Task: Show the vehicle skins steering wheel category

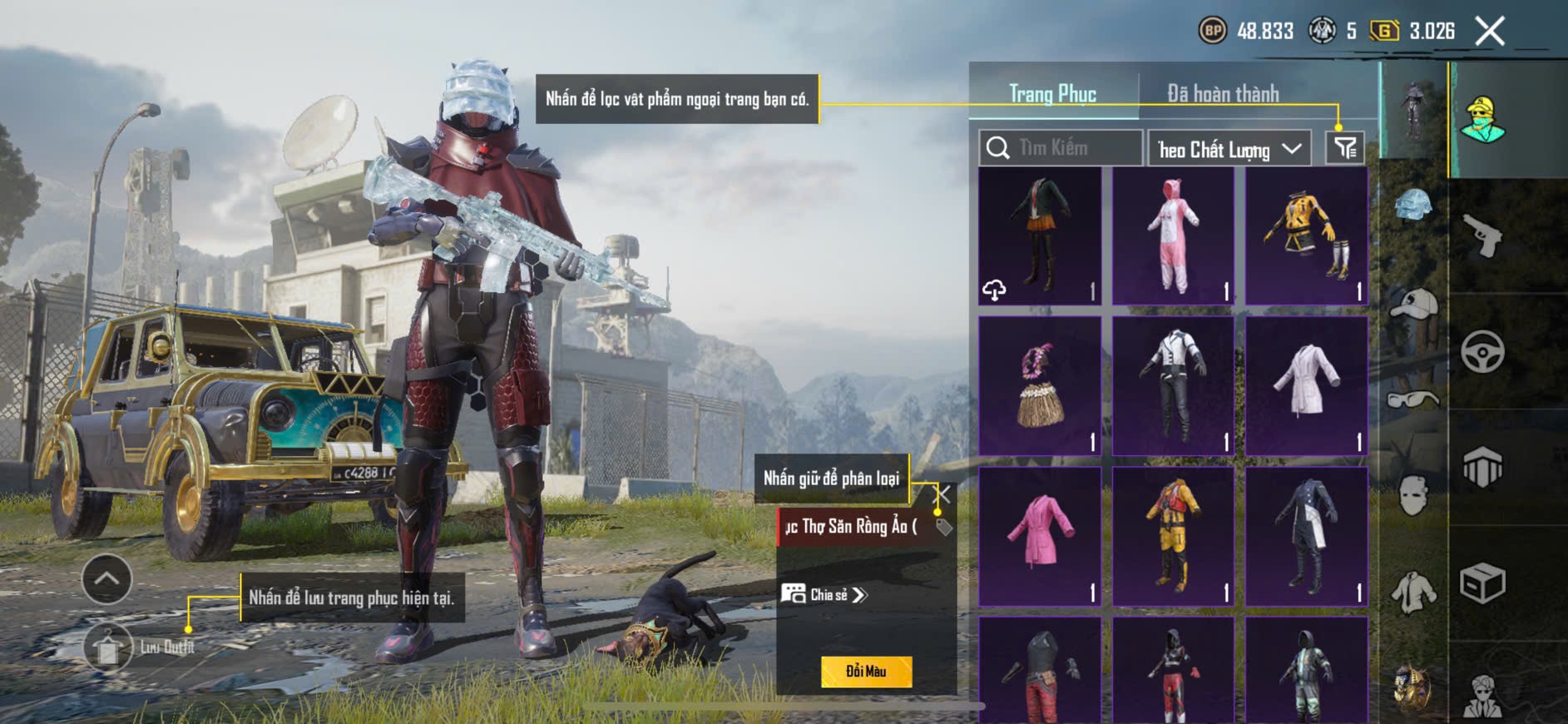Action: [x=1482, y=352]
